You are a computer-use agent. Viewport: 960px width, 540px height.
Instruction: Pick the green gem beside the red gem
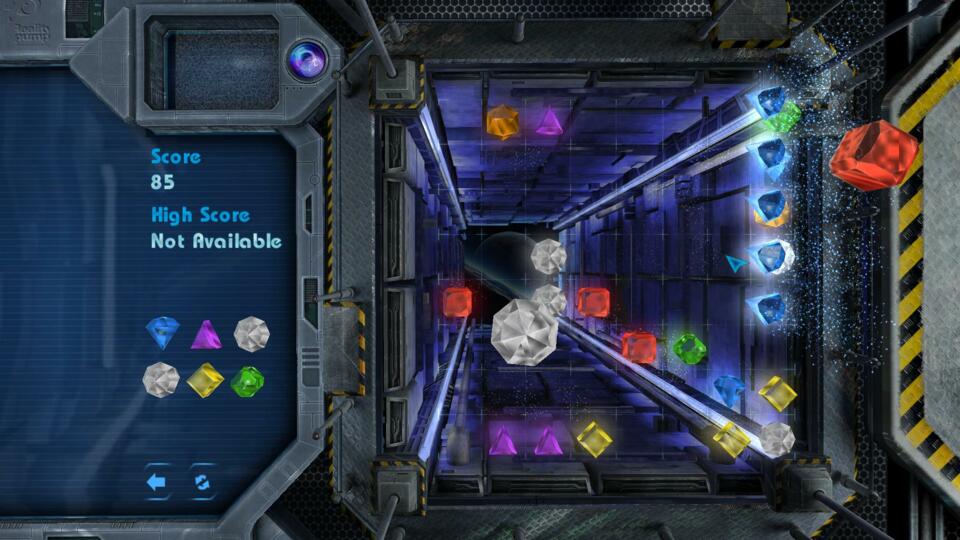(x=689, y=348)
